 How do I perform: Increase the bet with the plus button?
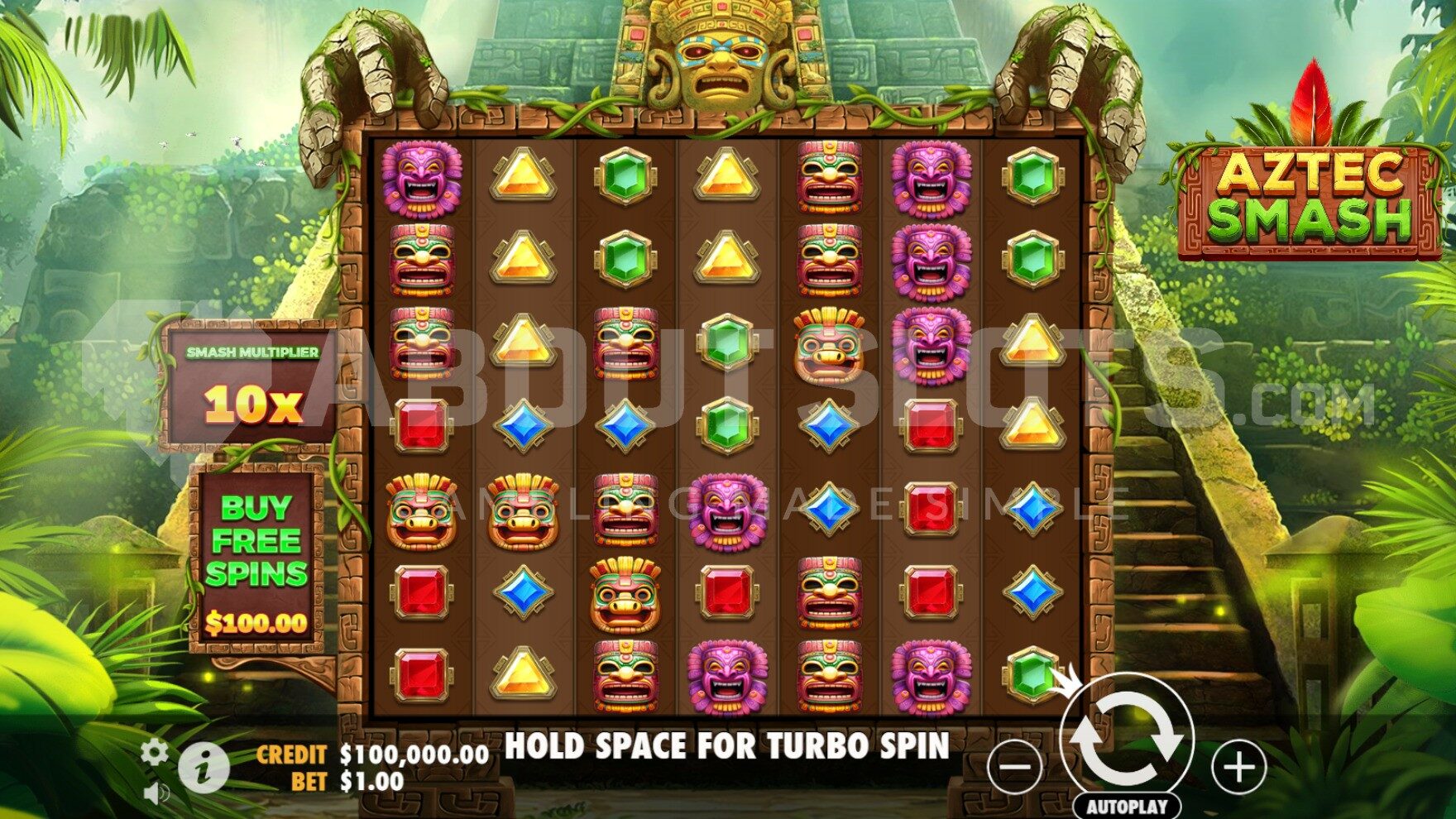pos(1238,767)
